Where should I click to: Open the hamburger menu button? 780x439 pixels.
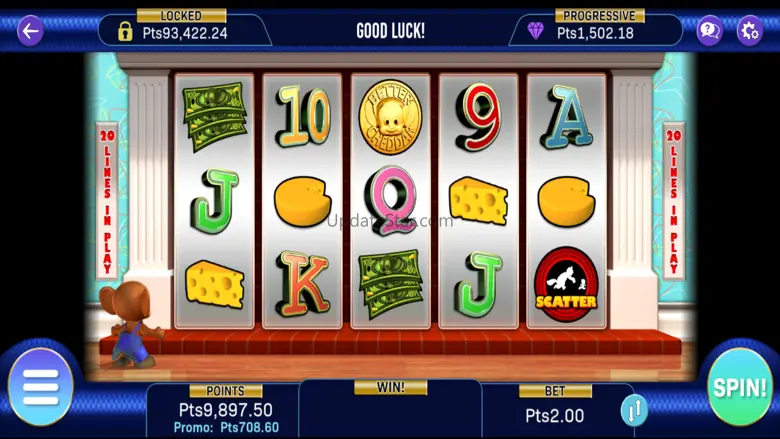[x=40, y=386]
